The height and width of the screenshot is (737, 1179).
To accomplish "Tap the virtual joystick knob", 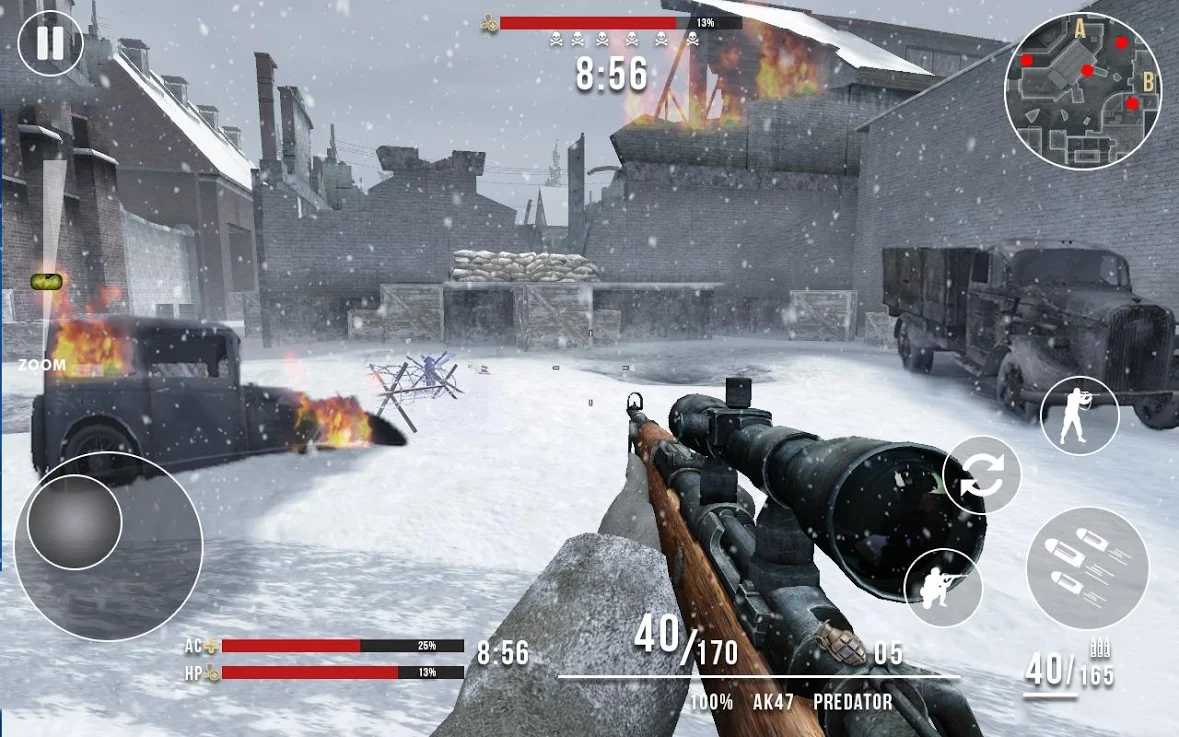I will pos(75,522).
